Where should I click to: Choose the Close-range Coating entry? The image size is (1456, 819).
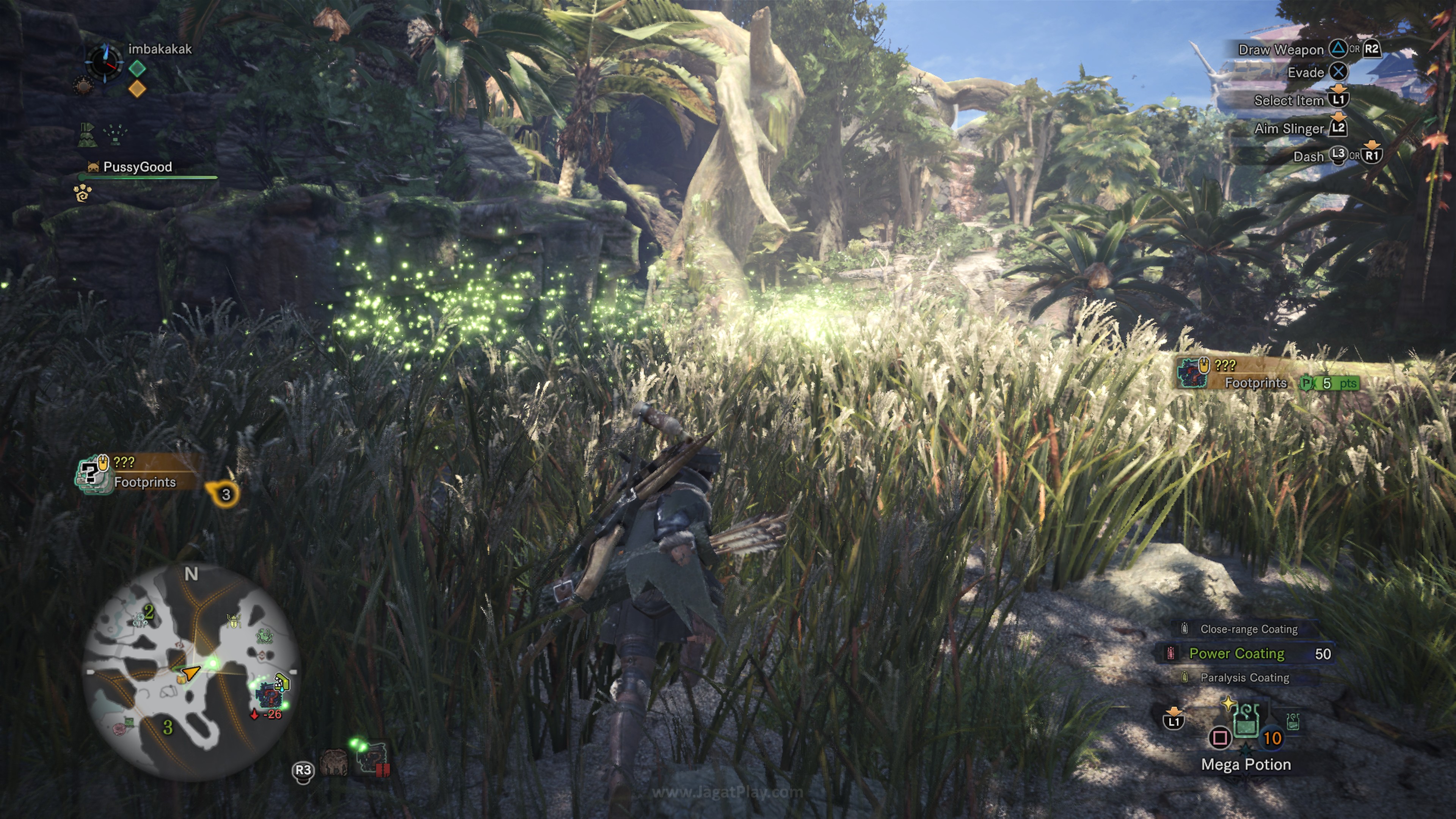pos(1248,629)
